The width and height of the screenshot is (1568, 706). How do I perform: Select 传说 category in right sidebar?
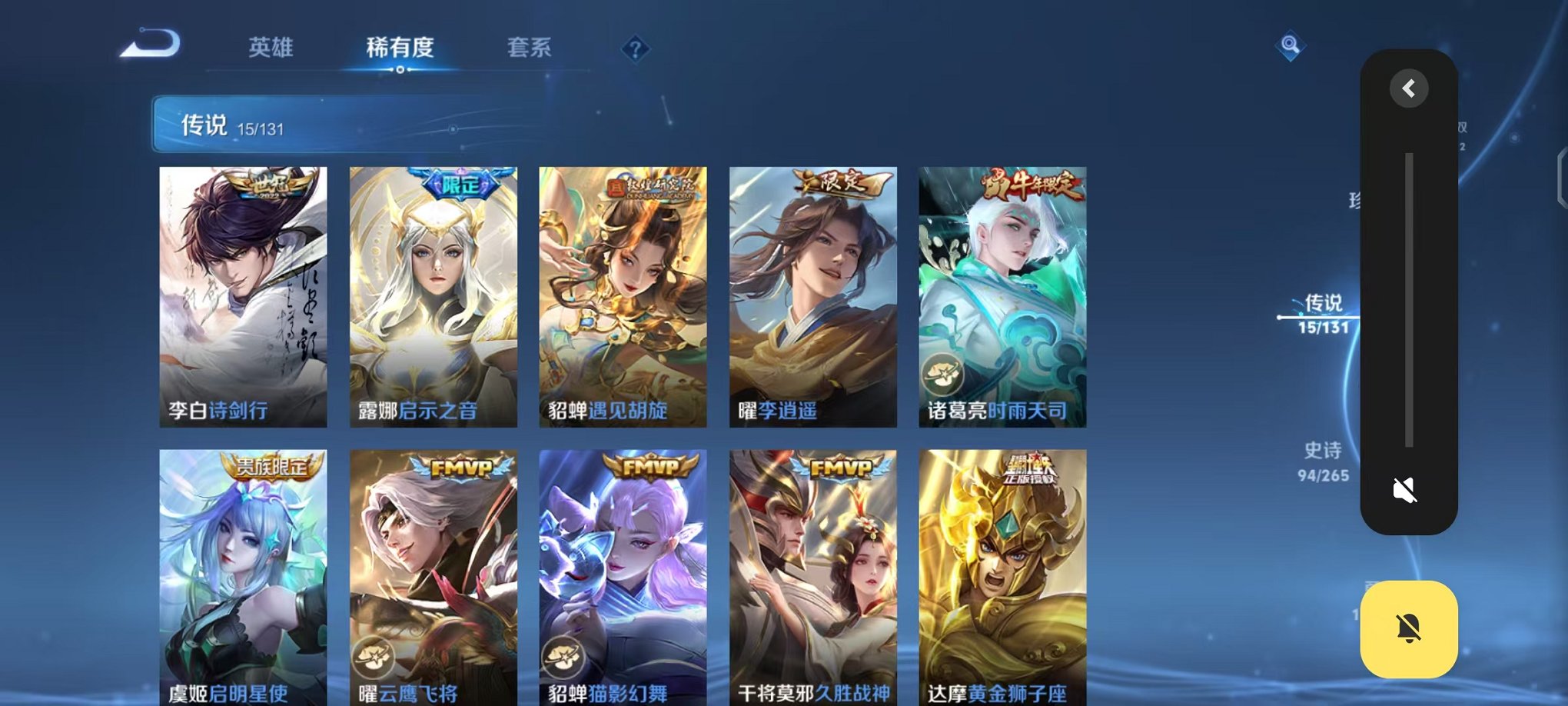[x=1324, y=305]
